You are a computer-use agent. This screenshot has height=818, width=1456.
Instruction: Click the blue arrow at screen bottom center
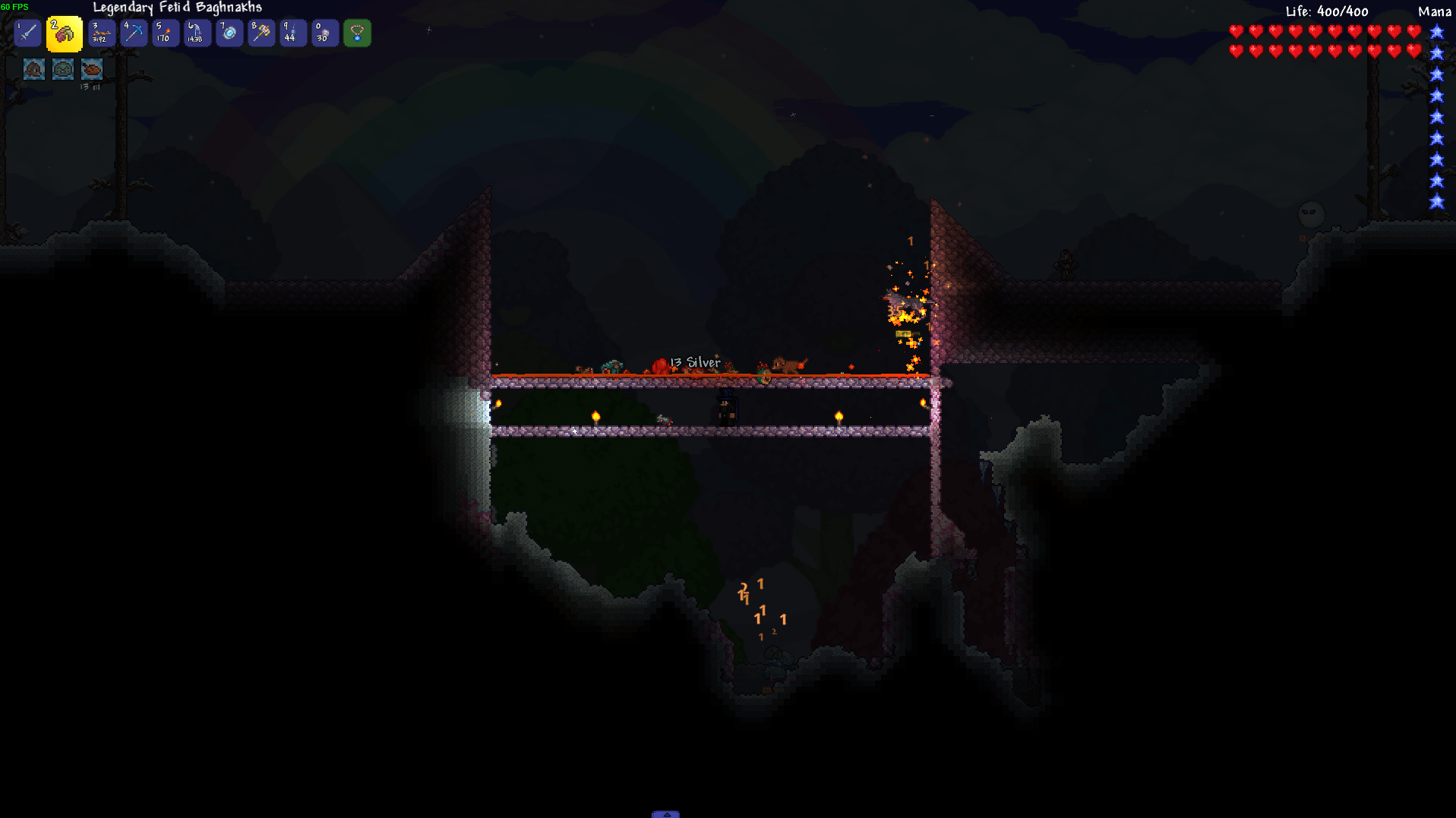tap(667, 813)
